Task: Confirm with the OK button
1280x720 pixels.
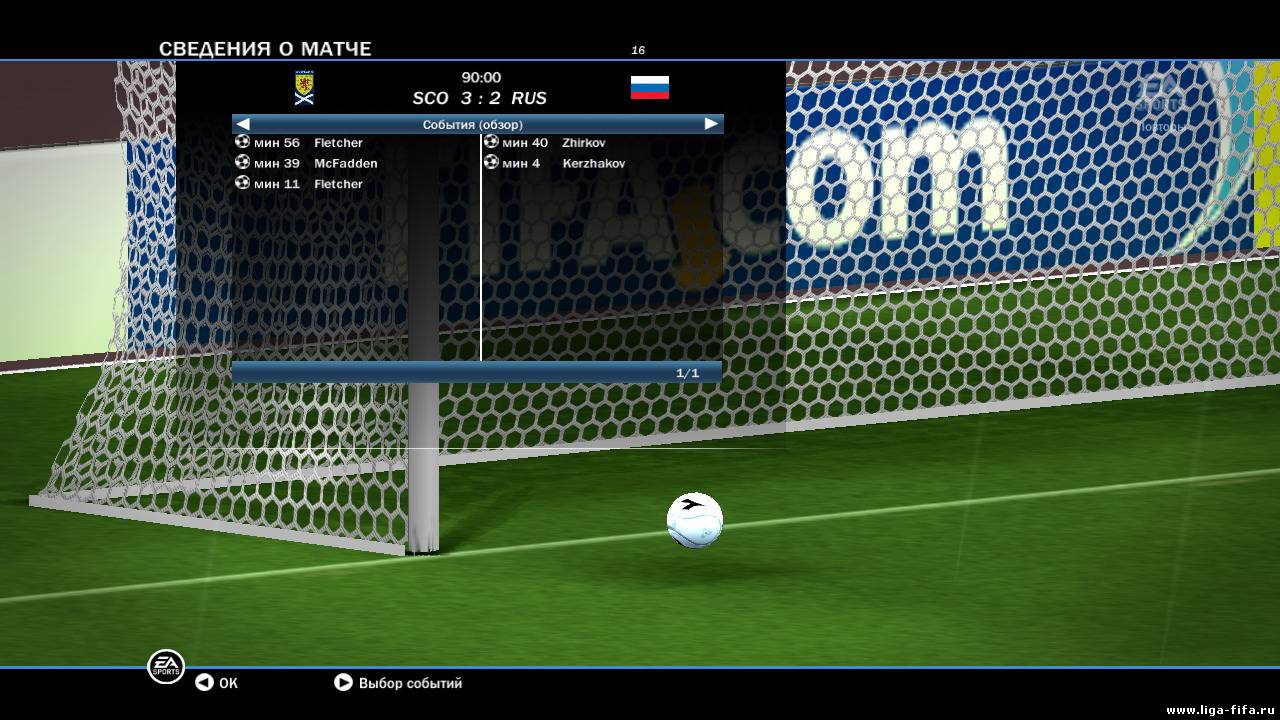Action: tap(217, 683)
